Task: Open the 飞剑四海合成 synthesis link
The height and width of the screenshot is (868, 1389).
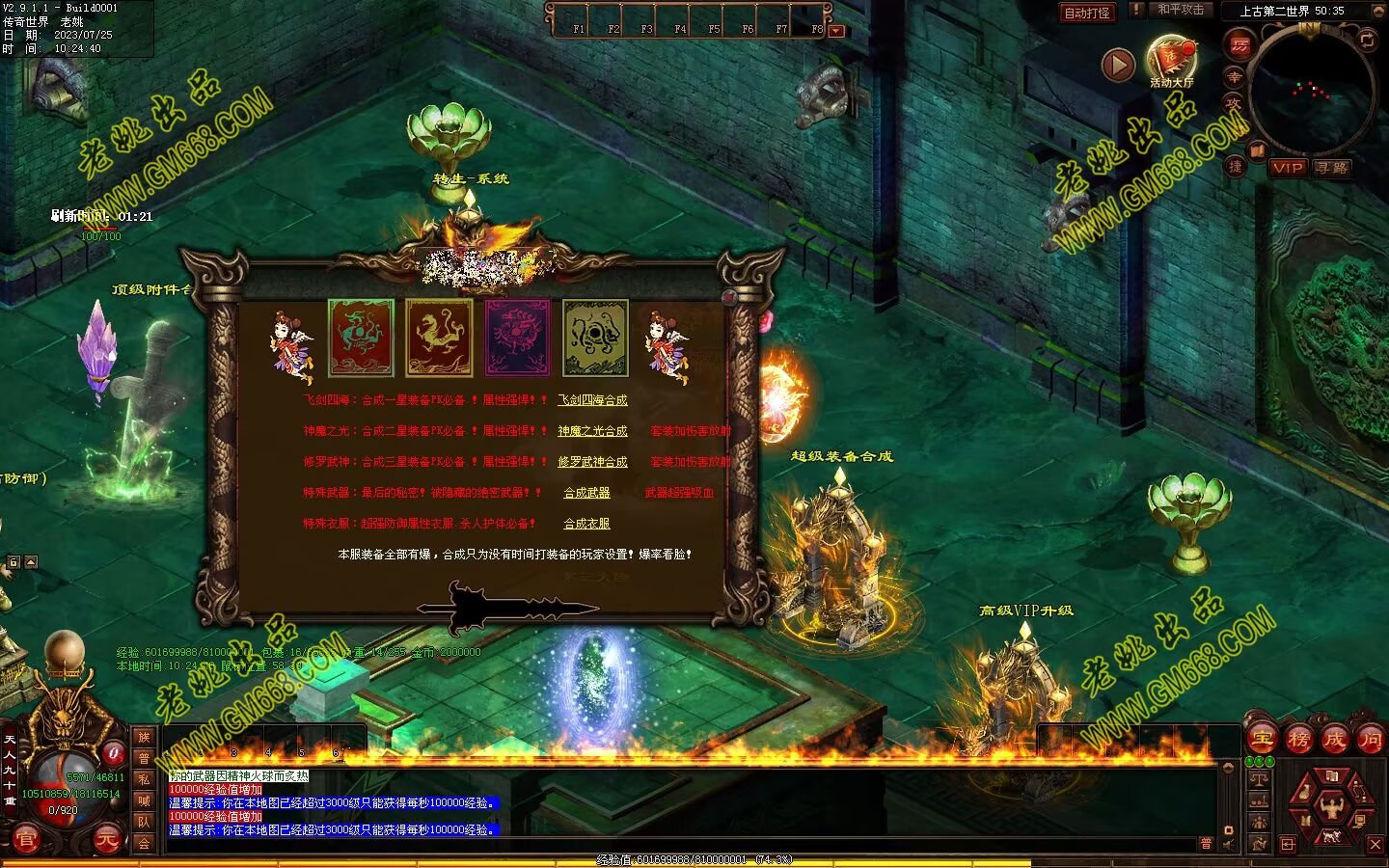Action: click(592, 400)
